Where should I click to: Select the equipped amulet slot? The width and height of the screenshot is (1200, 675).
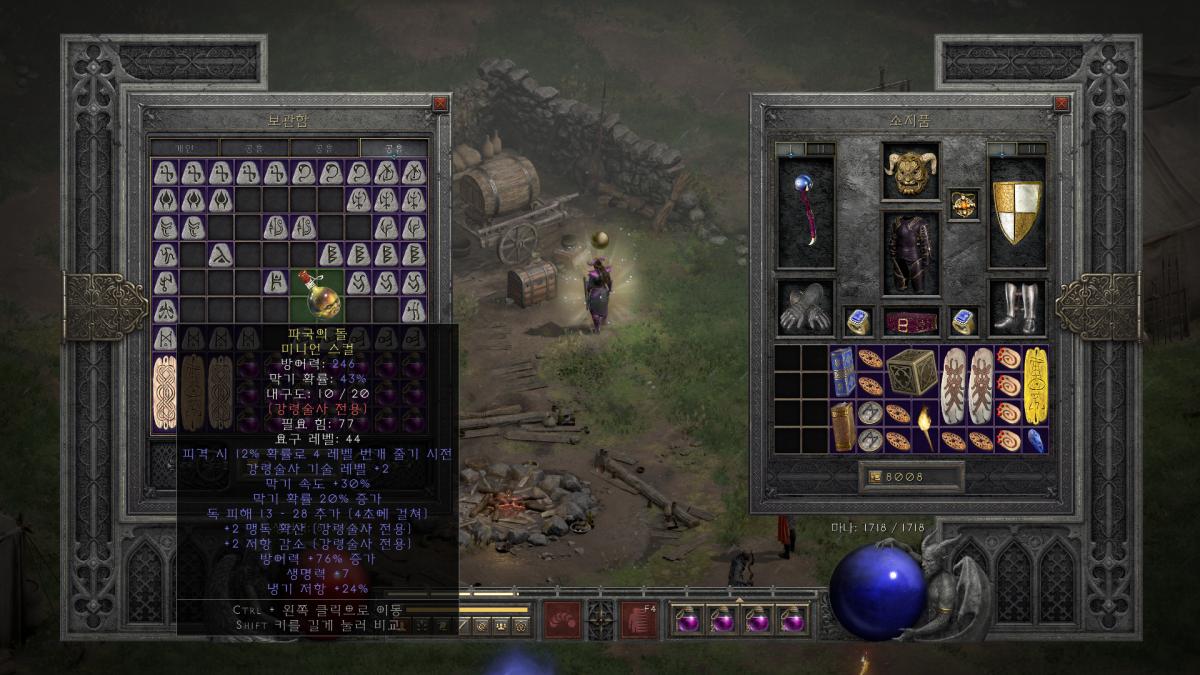pyautogui.click(x=963, y=205)
